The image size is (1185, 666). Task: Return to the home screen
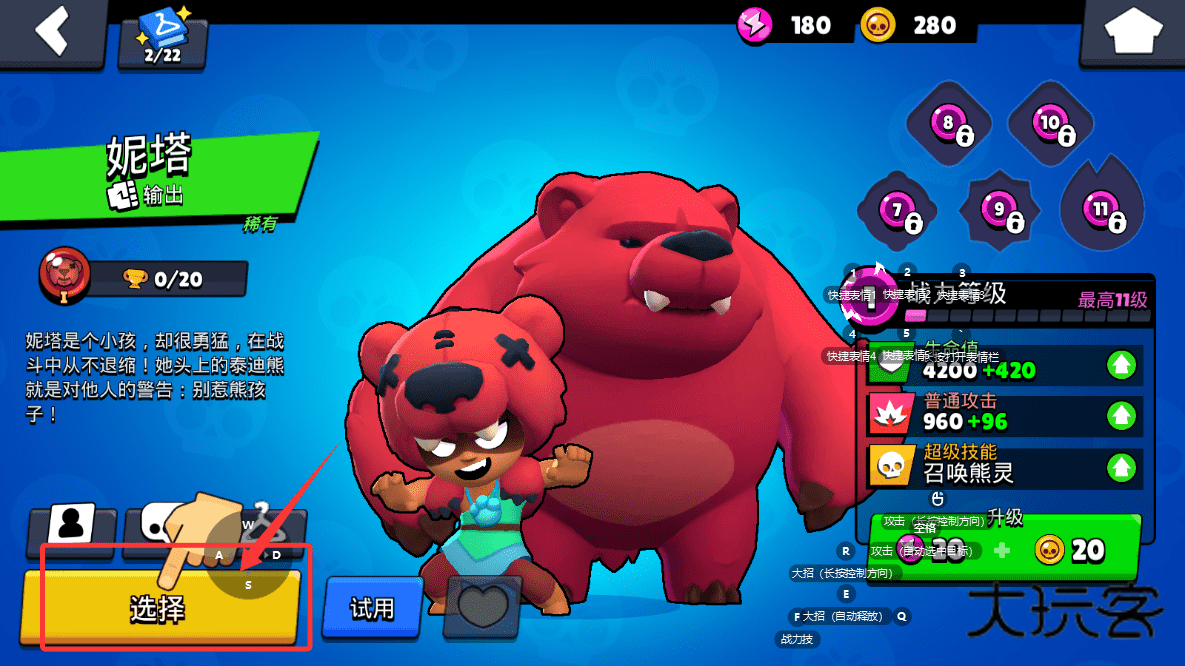(1132, 33)
